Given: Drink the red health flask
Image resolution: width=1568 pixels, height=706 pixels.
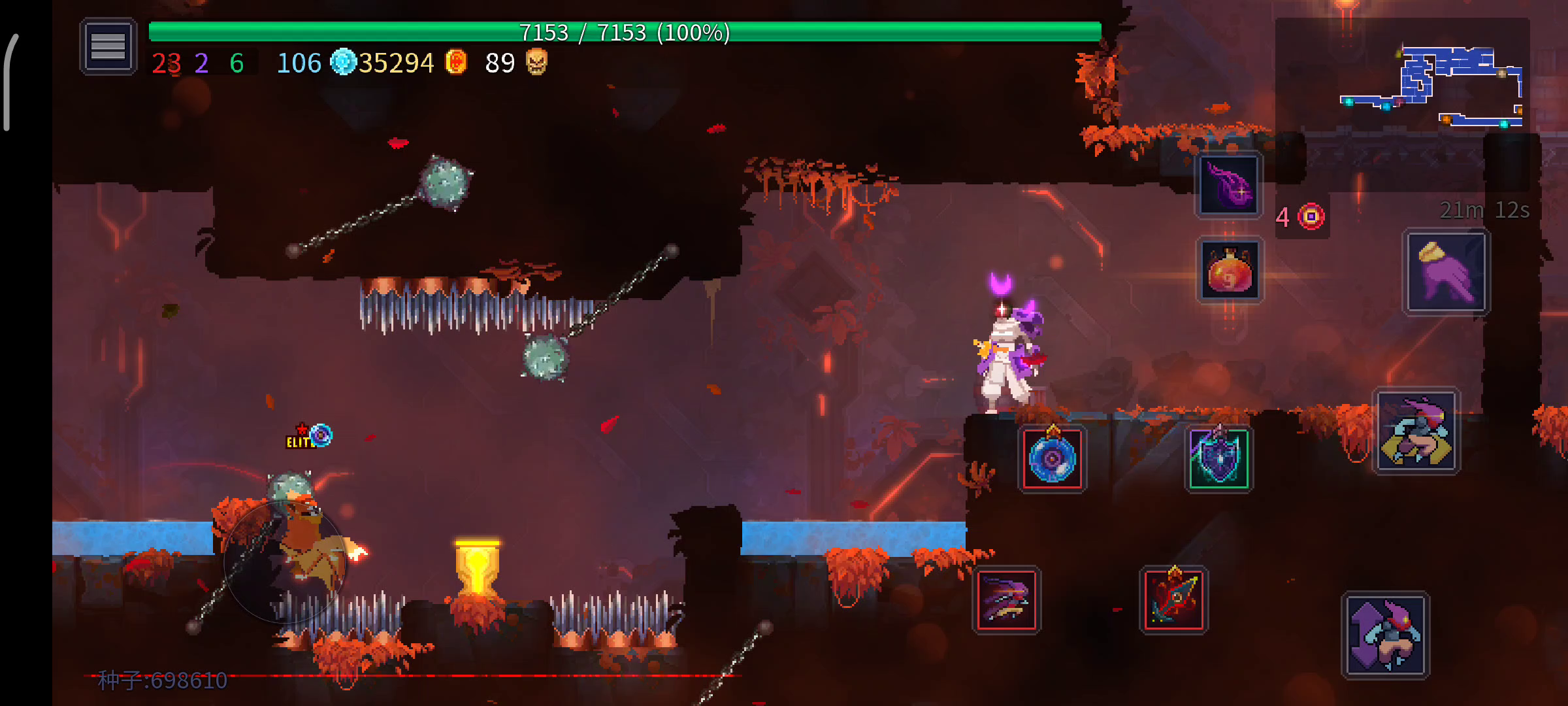Looking at the screenshot, I should pyautogui.click(x=1229, y=270).
